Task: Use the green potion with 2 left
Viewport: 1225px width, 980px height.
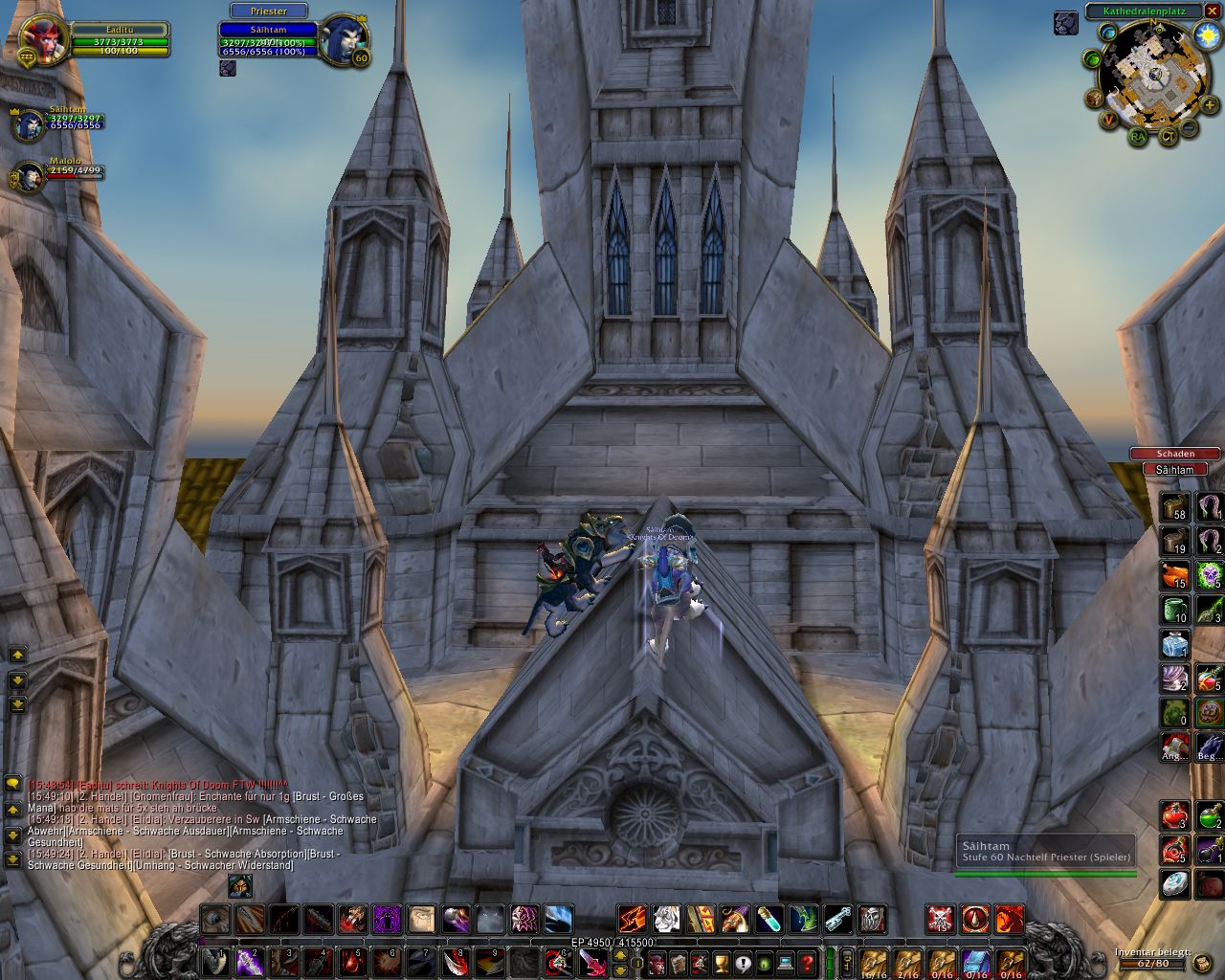Action: (x=1209, y=815)
